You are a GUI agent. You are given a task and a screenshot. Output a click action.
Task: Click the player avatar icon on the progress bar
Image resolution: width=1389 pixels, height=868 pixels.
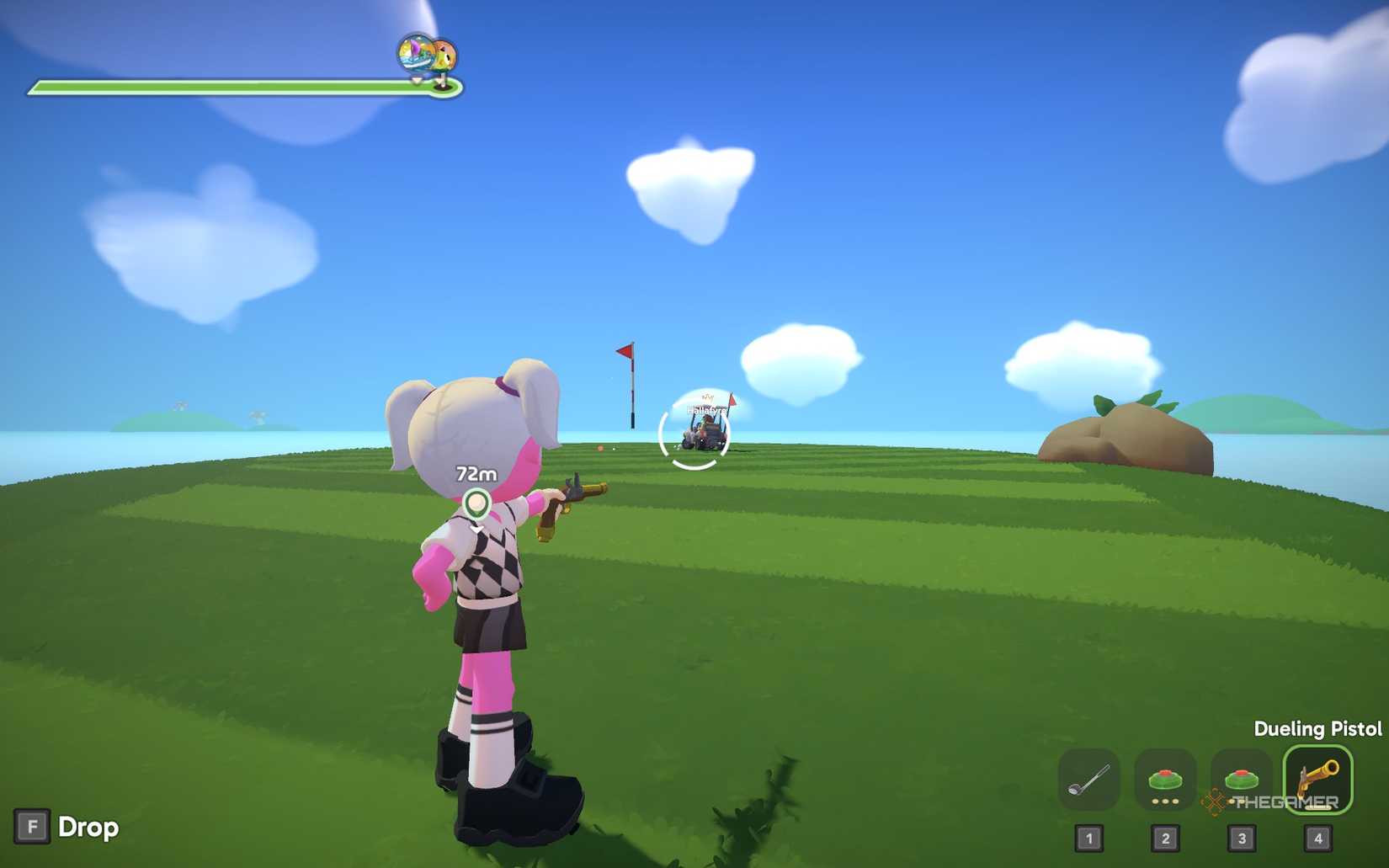pos(444,56)
